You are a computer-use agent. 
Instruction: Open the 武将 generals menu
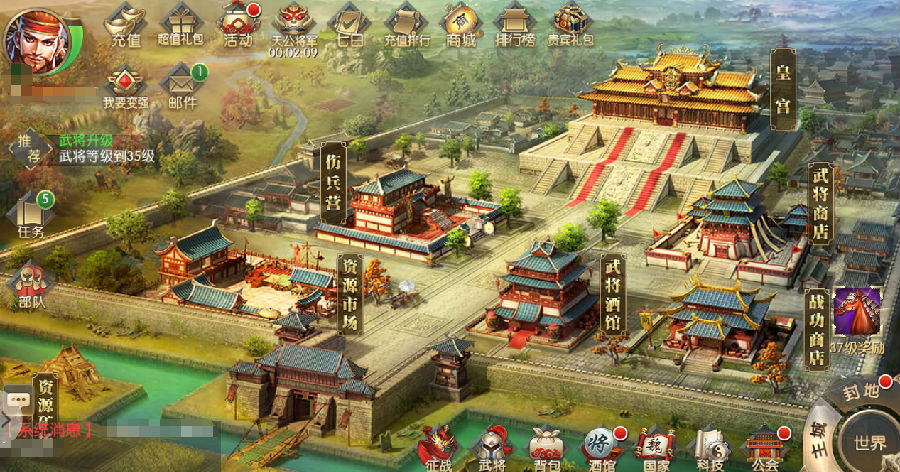tap(492, 446)
